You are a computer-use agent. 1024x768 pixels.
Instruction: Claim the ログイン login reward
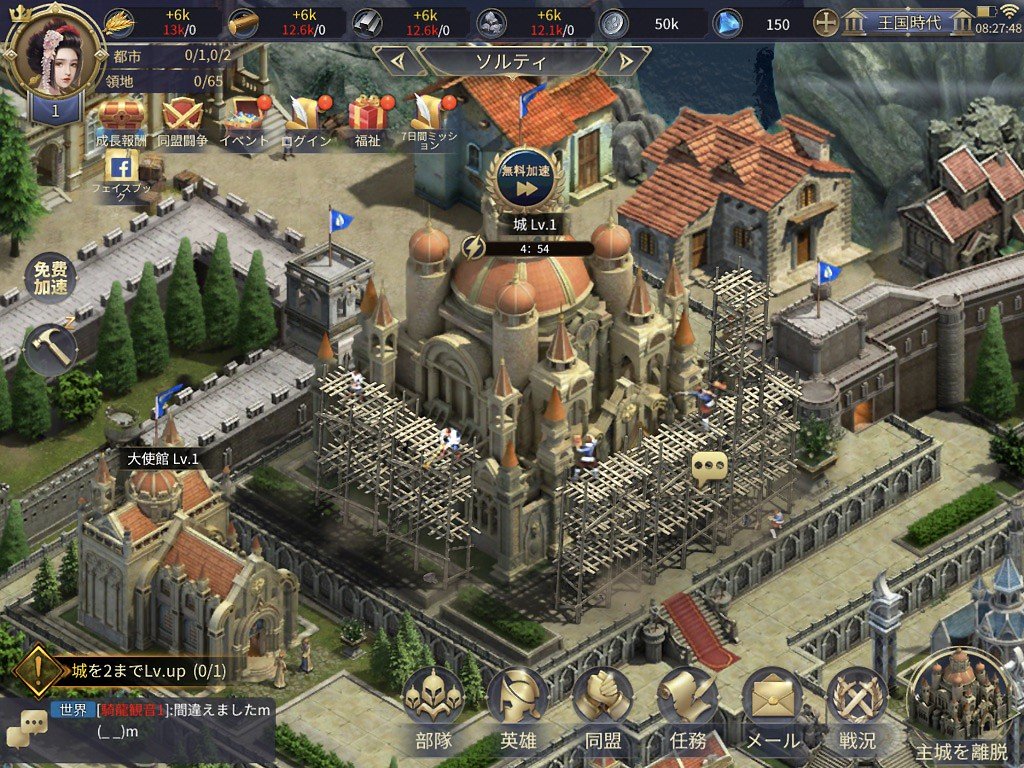(305, 119)
